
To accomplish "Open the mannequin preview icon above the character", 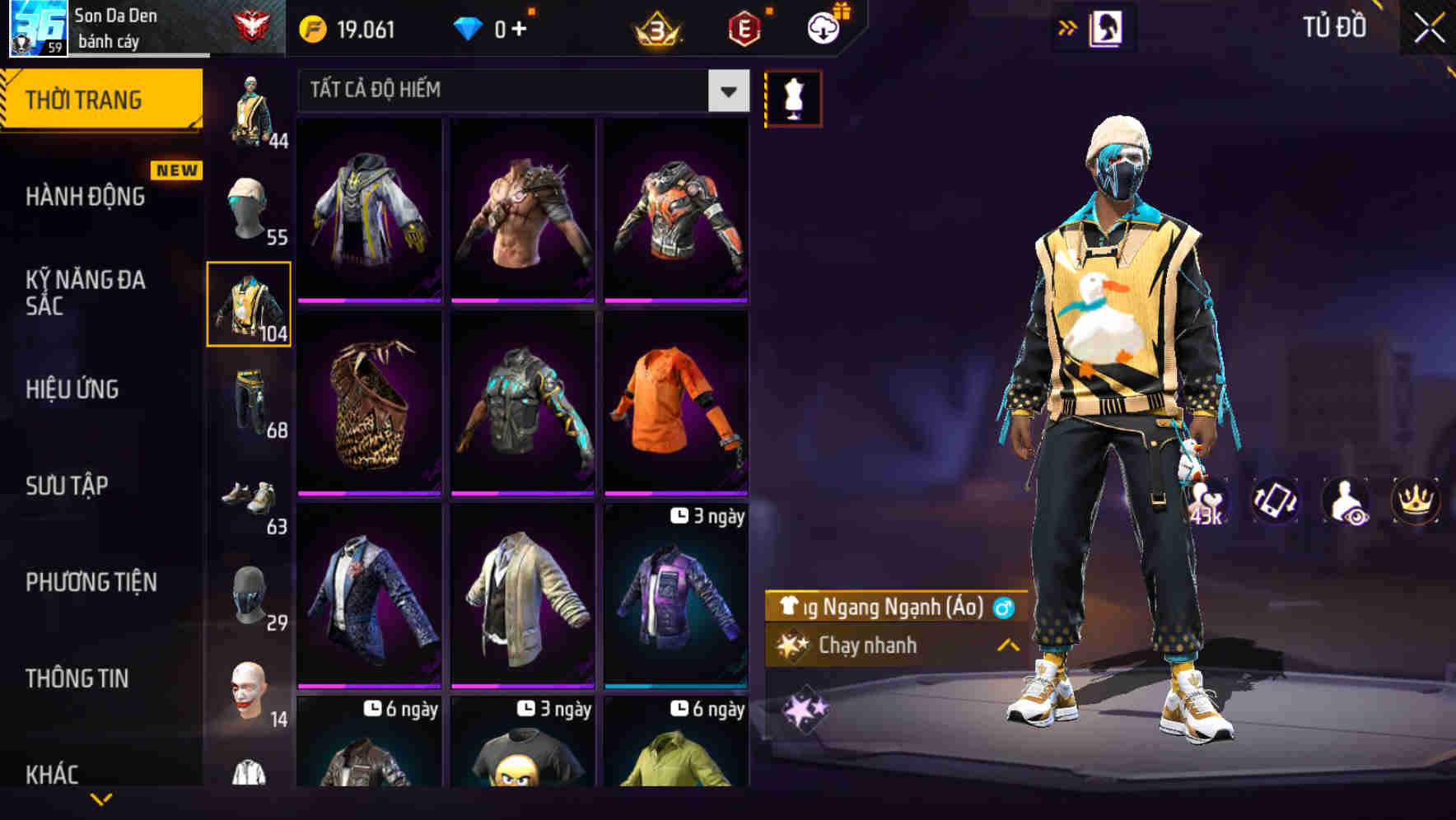I will tap(793, 96).
